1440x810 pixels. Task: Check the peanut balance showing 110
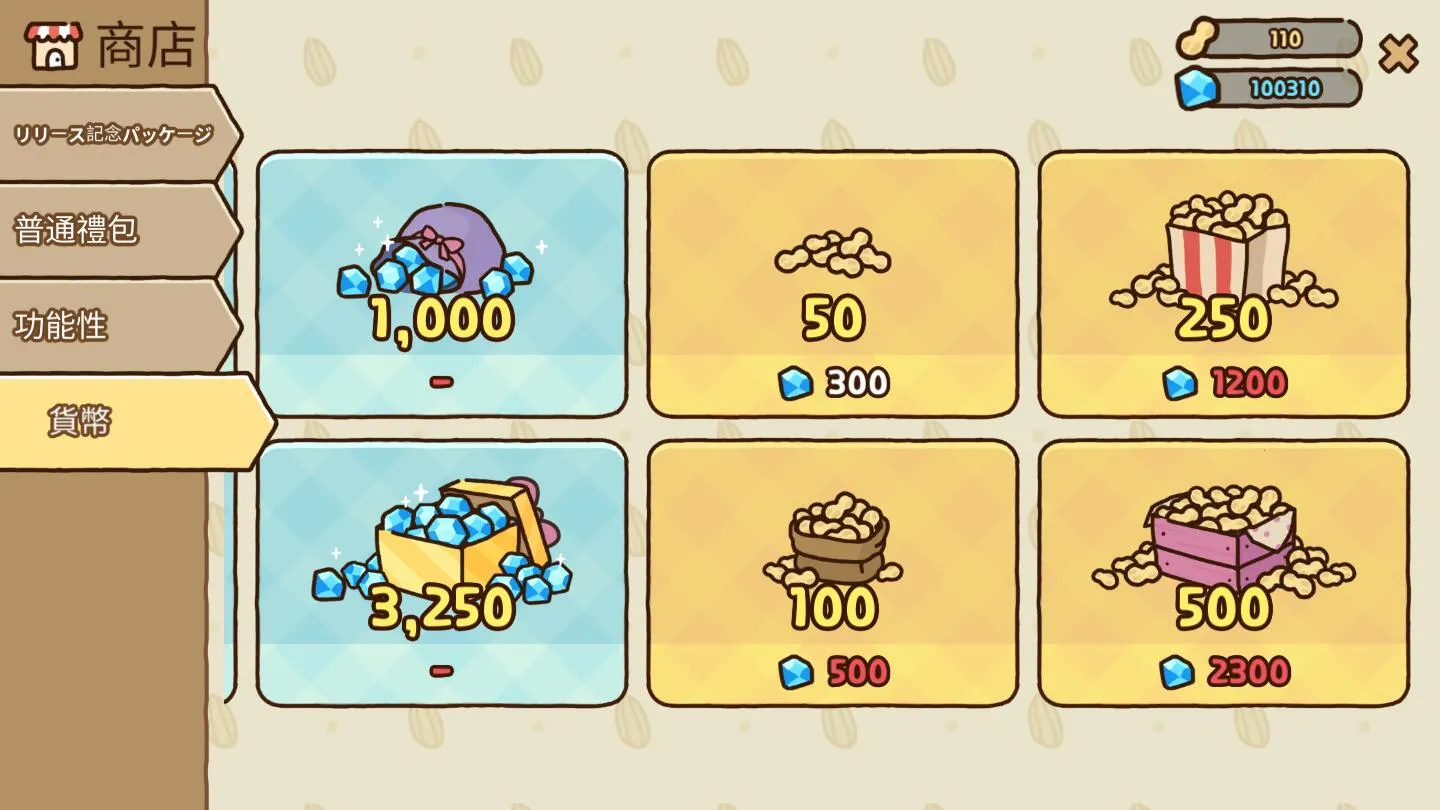pyautogui.click(x=1283, y=36)
